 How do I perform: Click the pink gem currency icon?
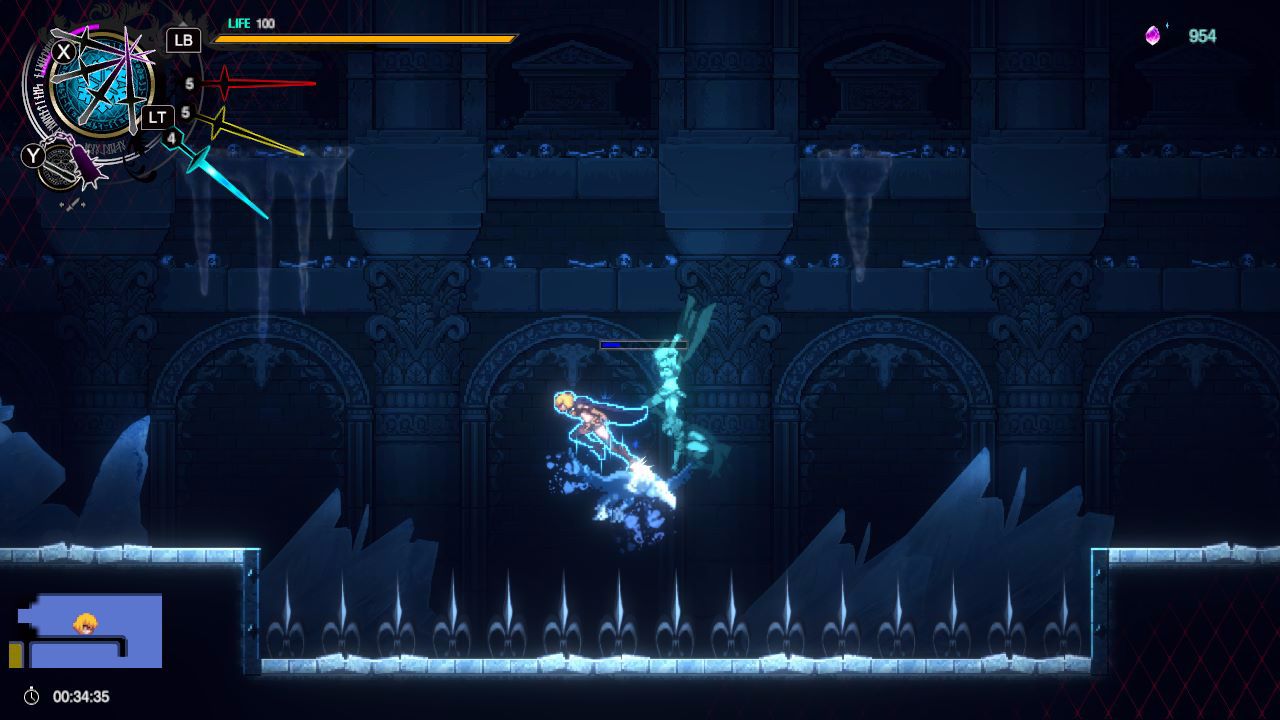tap(1152, 33)
